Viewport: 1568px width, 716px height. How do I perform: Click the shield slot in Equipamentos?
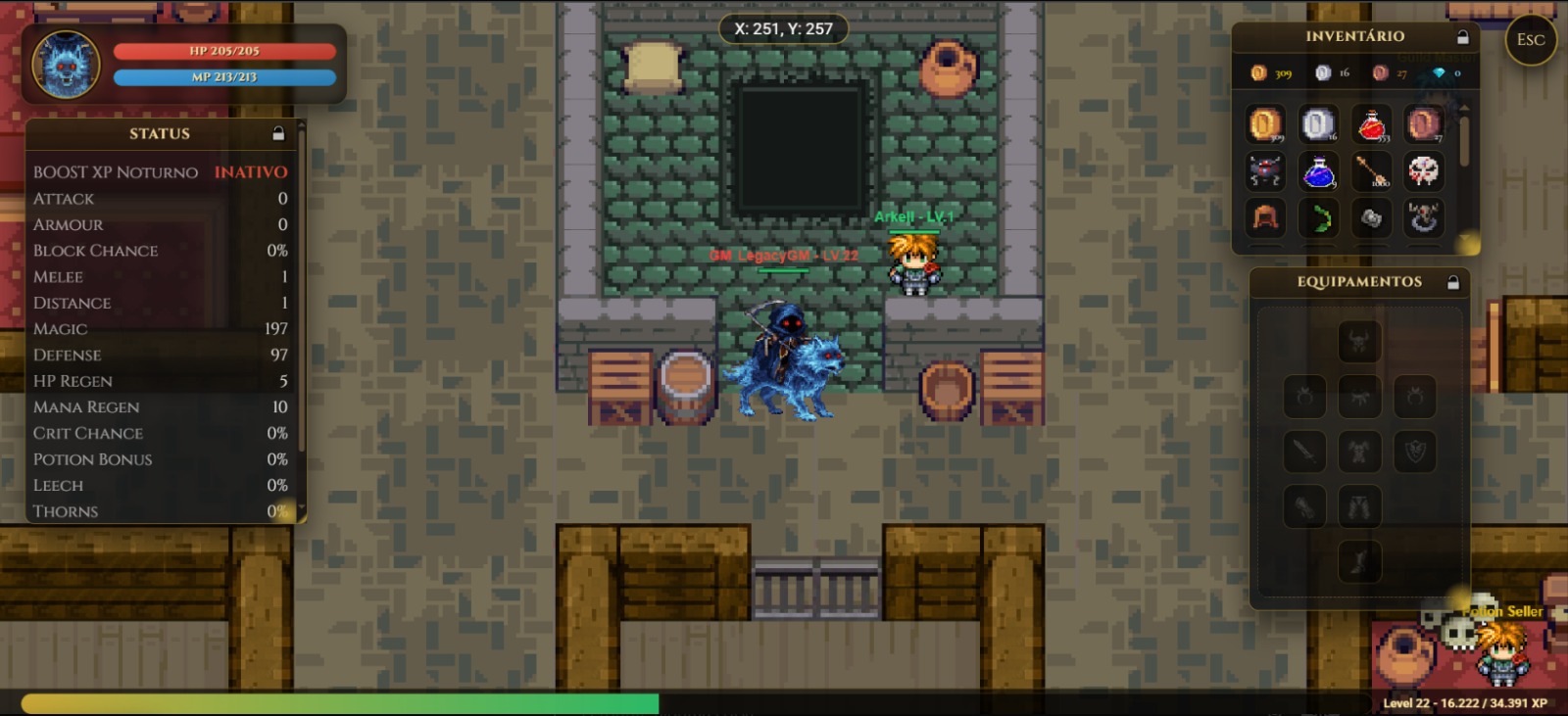tap(1415, 451)
